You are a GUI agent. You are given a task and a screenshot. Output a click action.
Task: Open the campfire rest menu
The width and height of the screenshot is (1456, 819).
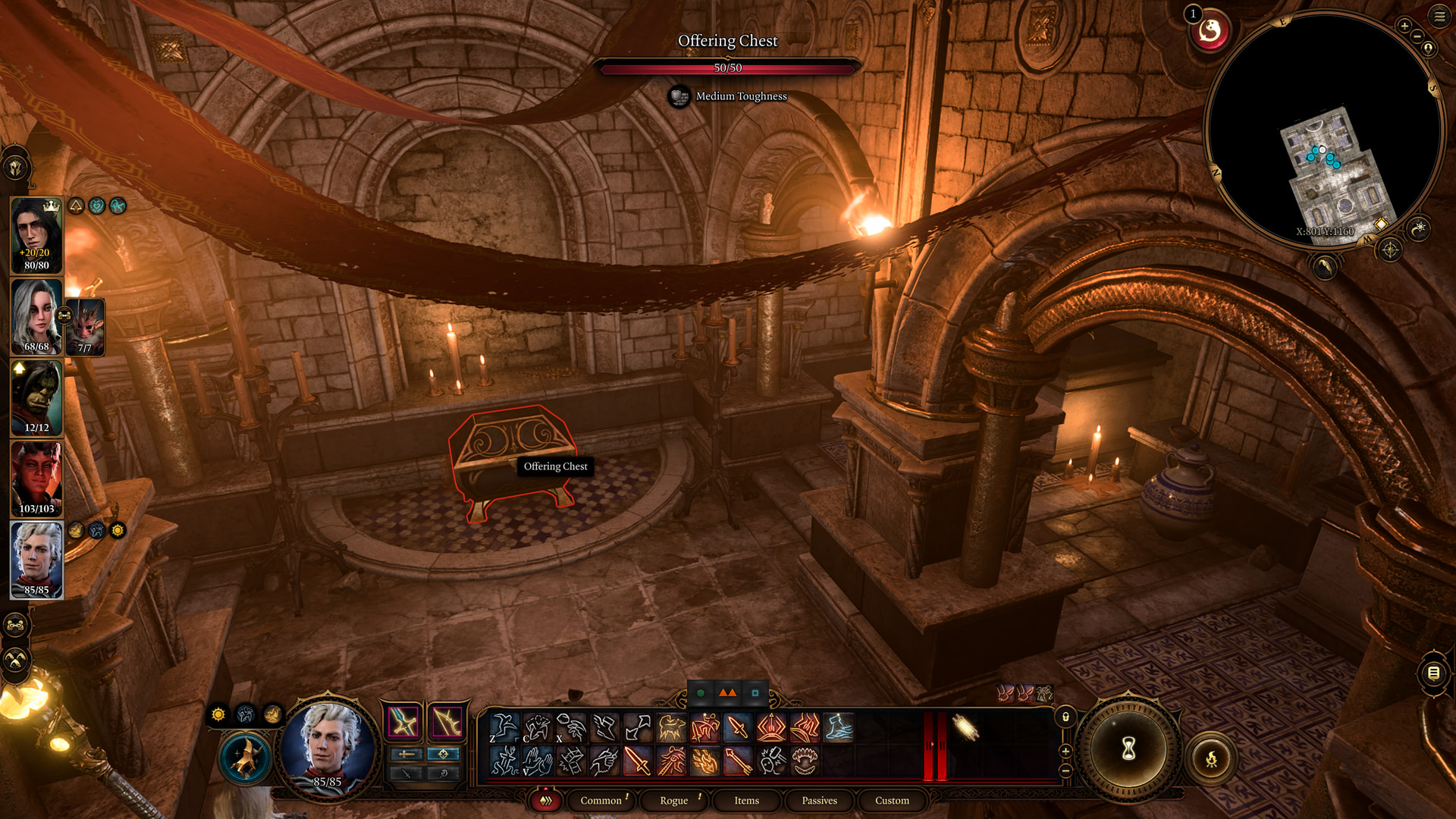1211,758
